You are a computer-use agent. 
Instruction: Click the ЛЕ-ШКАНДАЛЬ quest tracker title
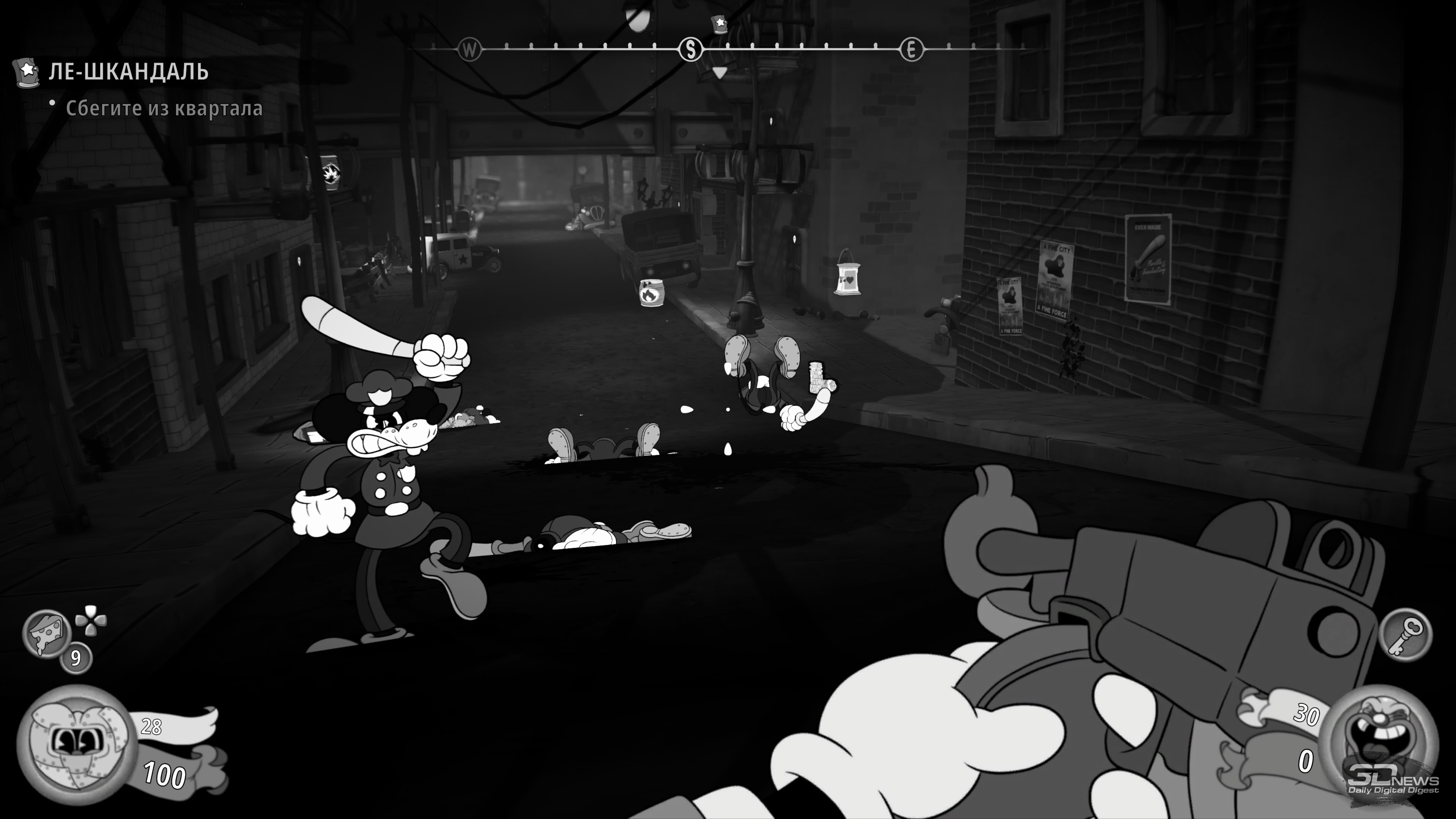click(x=128, y=72)
